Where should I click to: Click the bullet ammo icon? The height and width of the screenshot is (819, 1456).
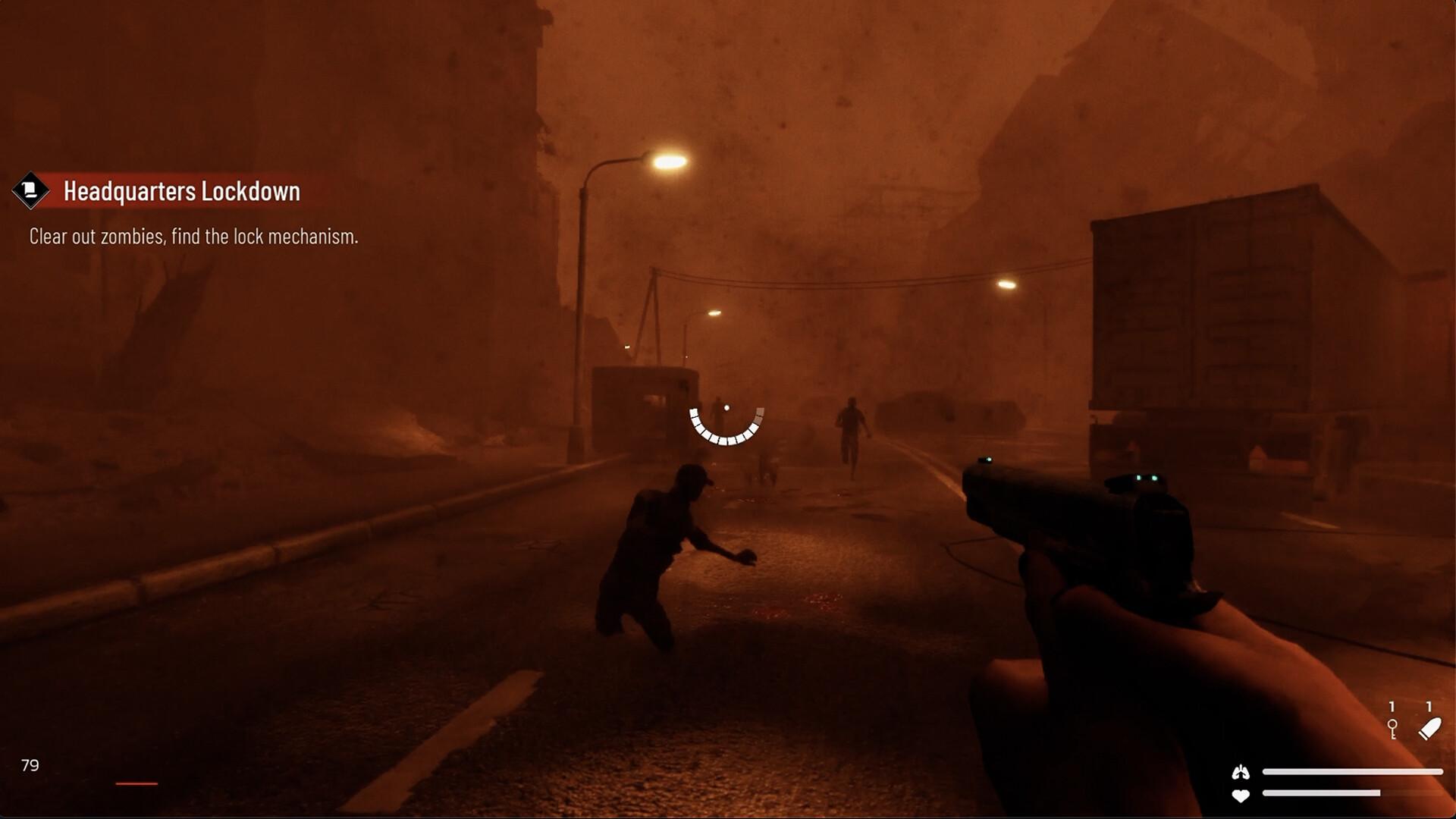click(1429, 730)
